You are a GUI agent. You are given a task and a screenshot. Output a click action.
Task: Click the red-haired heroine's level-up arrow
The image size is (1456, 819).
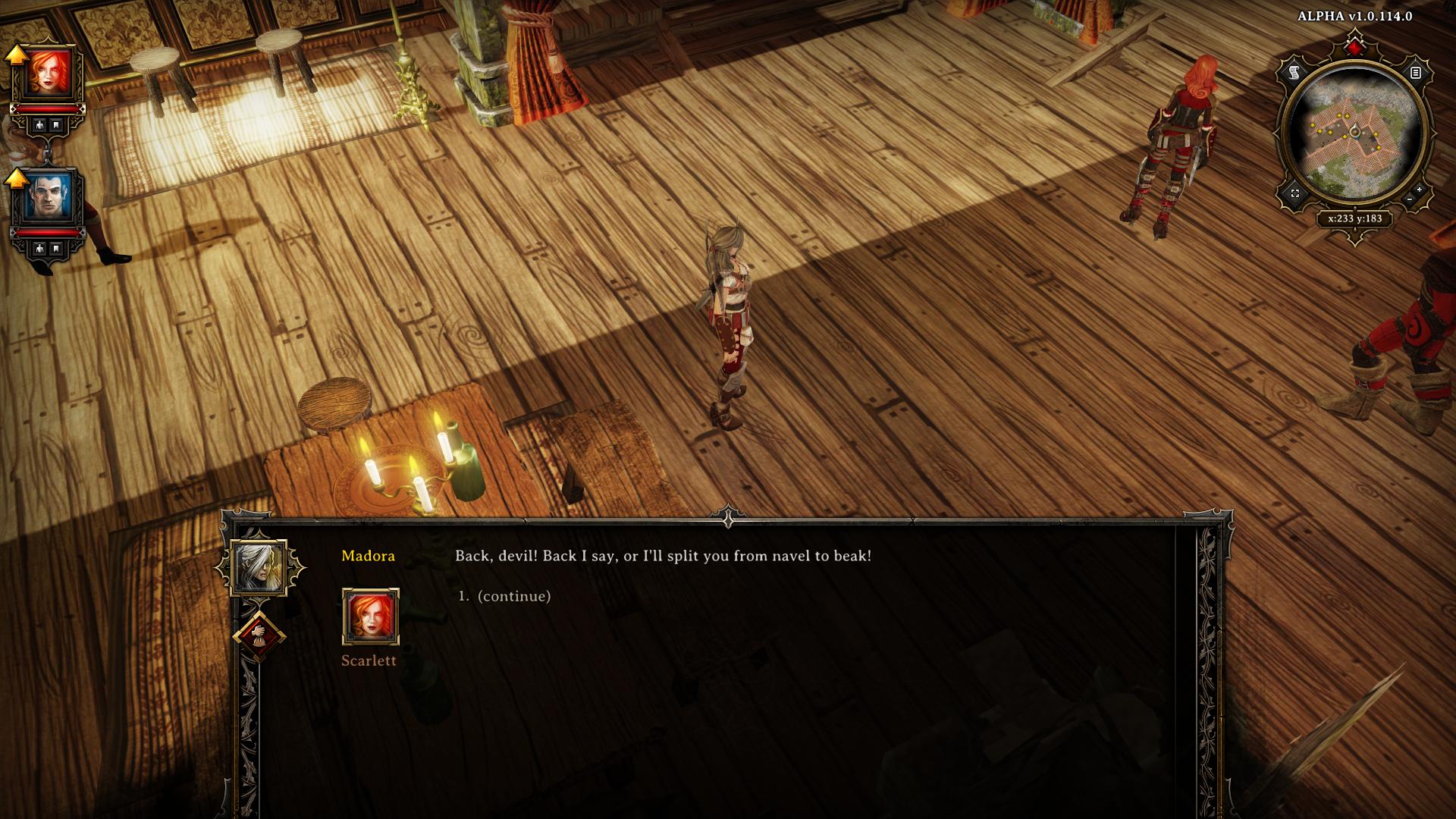(16, 54)
